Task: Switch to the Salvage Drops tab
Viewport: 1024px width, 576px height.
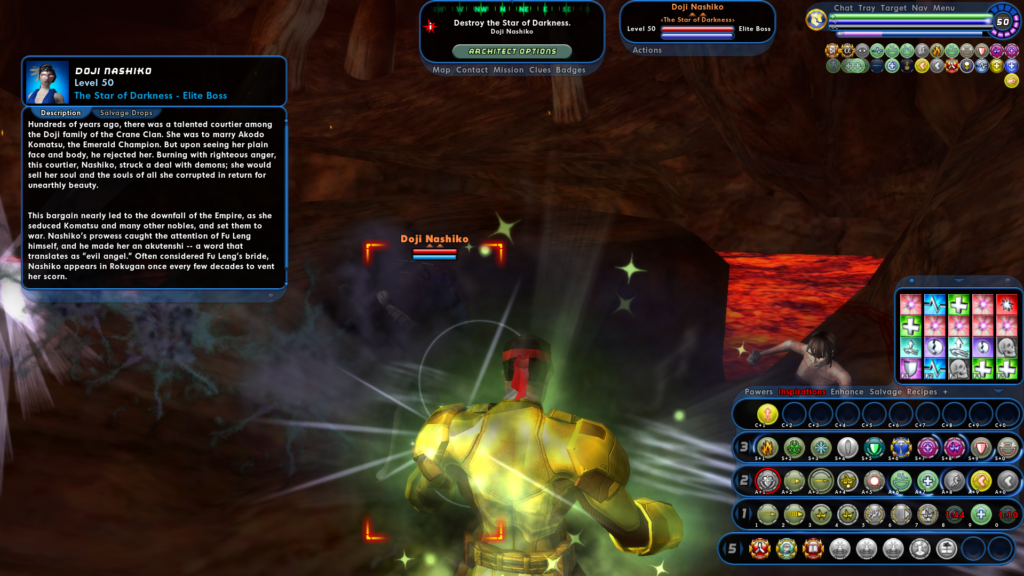Action: click(x=127, y=113)
